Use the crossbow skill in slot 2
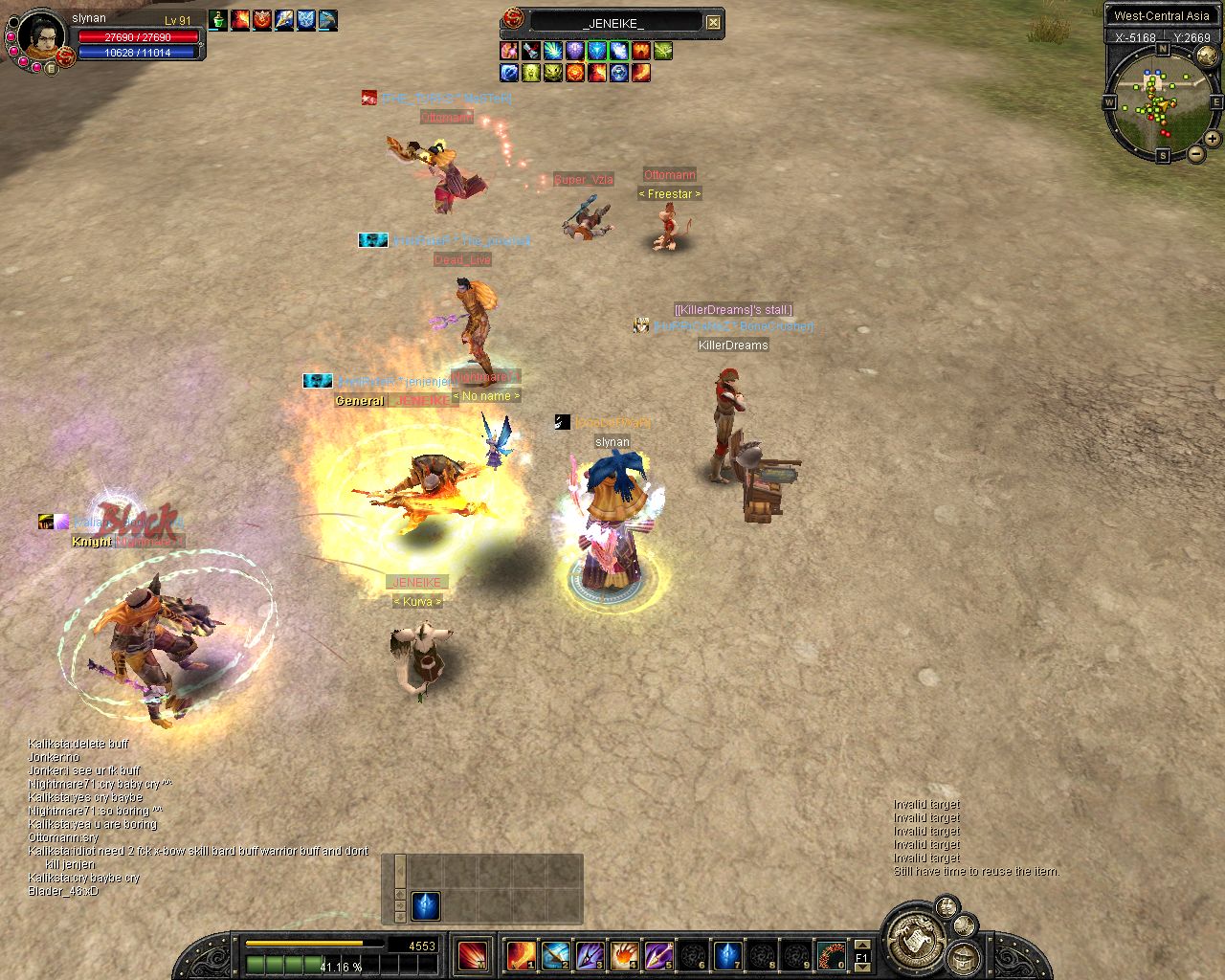The width and height of the screenshot is (1225, 980). point(555,955)
